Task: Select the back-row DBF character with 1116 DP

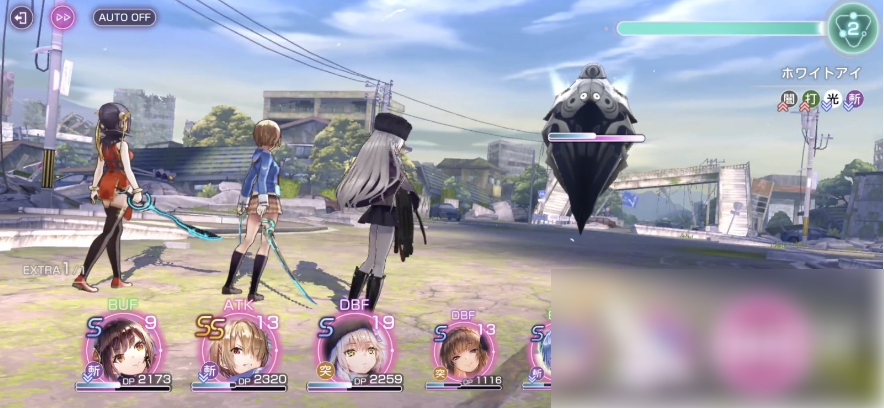Action: [x=463, y=351]
